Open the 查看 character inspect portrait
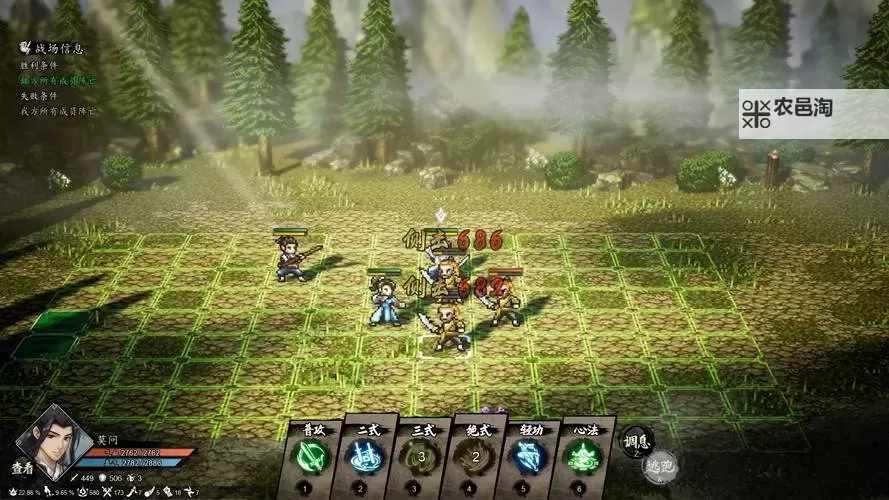The width and height of the screenshot is (889, 500). pos(40,440)
